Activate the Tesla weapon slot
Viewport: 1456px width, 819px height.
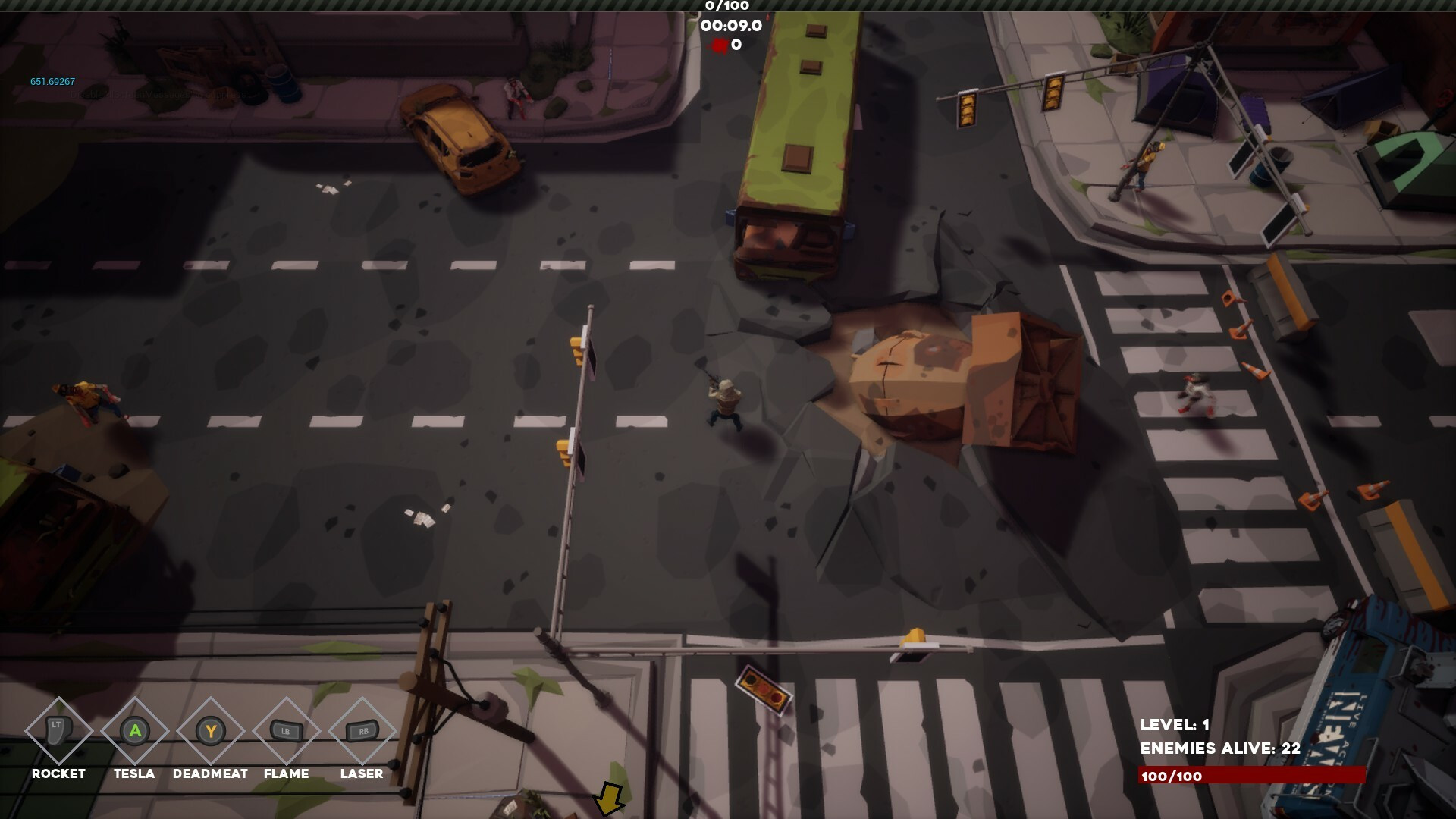click(134, 731)
